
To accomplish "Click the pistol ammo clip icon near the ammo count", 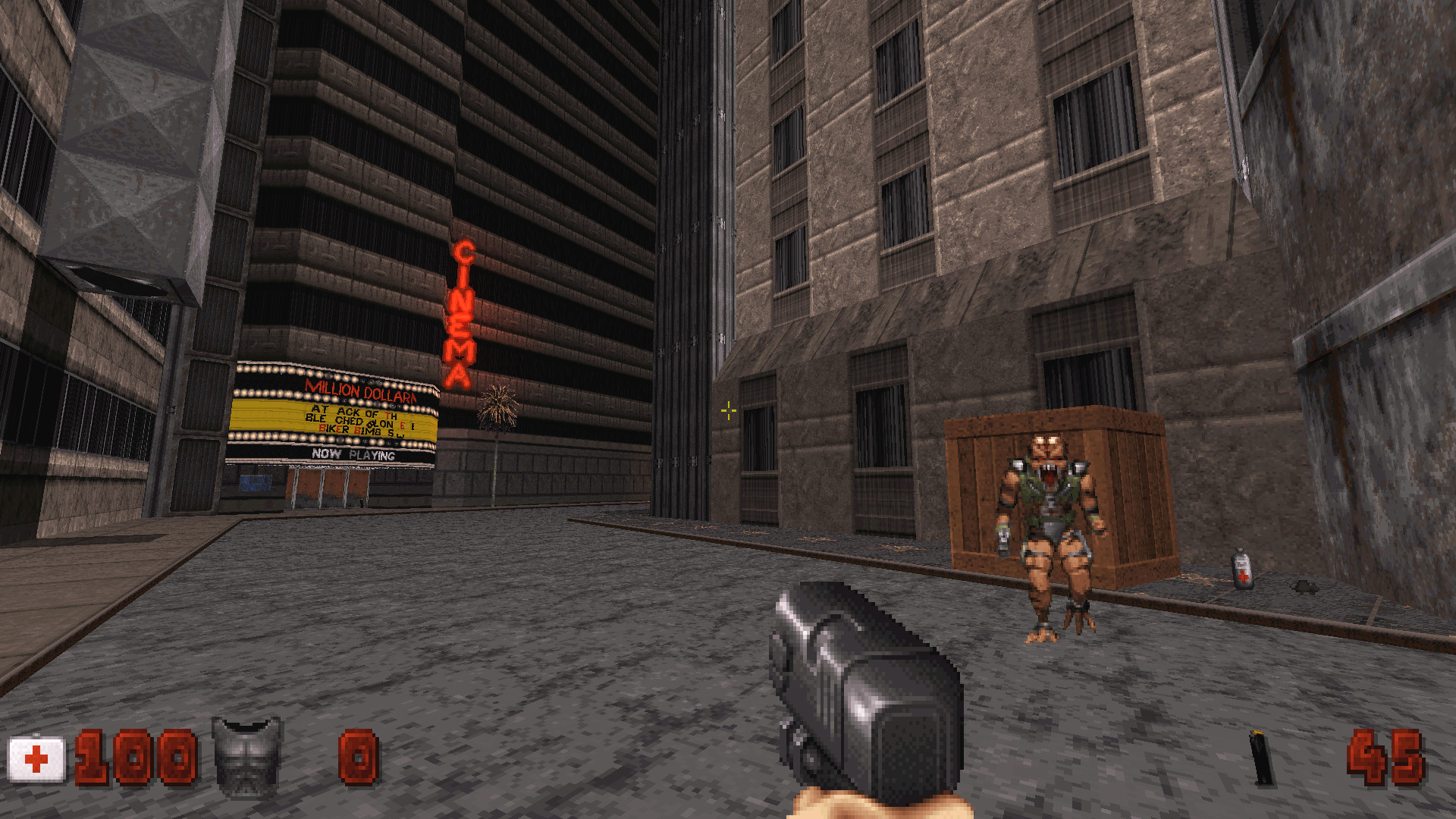I will click(1259, 758).
